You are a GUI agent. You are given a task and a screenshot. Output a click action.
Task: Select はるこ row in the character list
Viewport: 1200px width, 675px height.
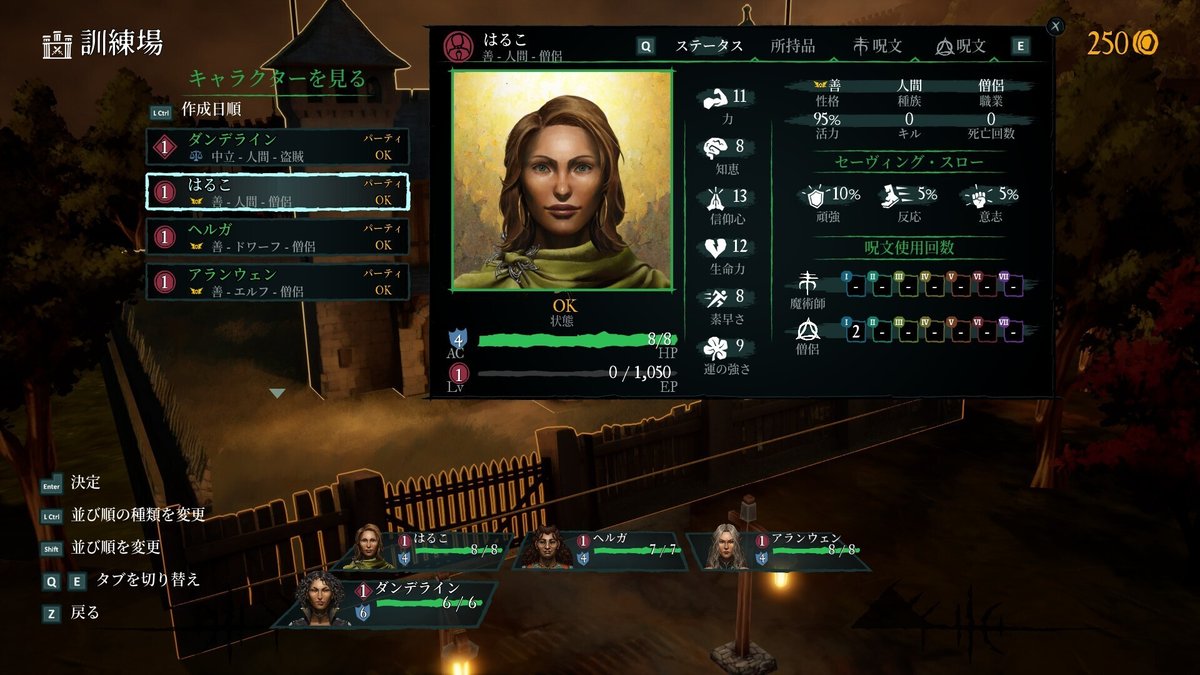click(x=277, y=192)
